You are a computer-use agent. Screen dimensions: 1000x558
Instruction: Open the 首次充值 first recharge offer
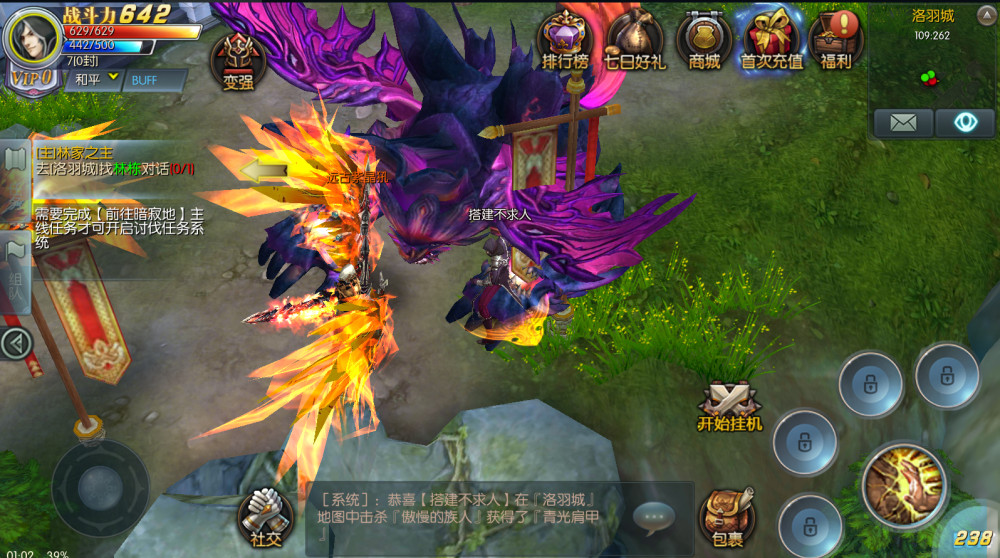pyautogui.click(x=771, y=40)
